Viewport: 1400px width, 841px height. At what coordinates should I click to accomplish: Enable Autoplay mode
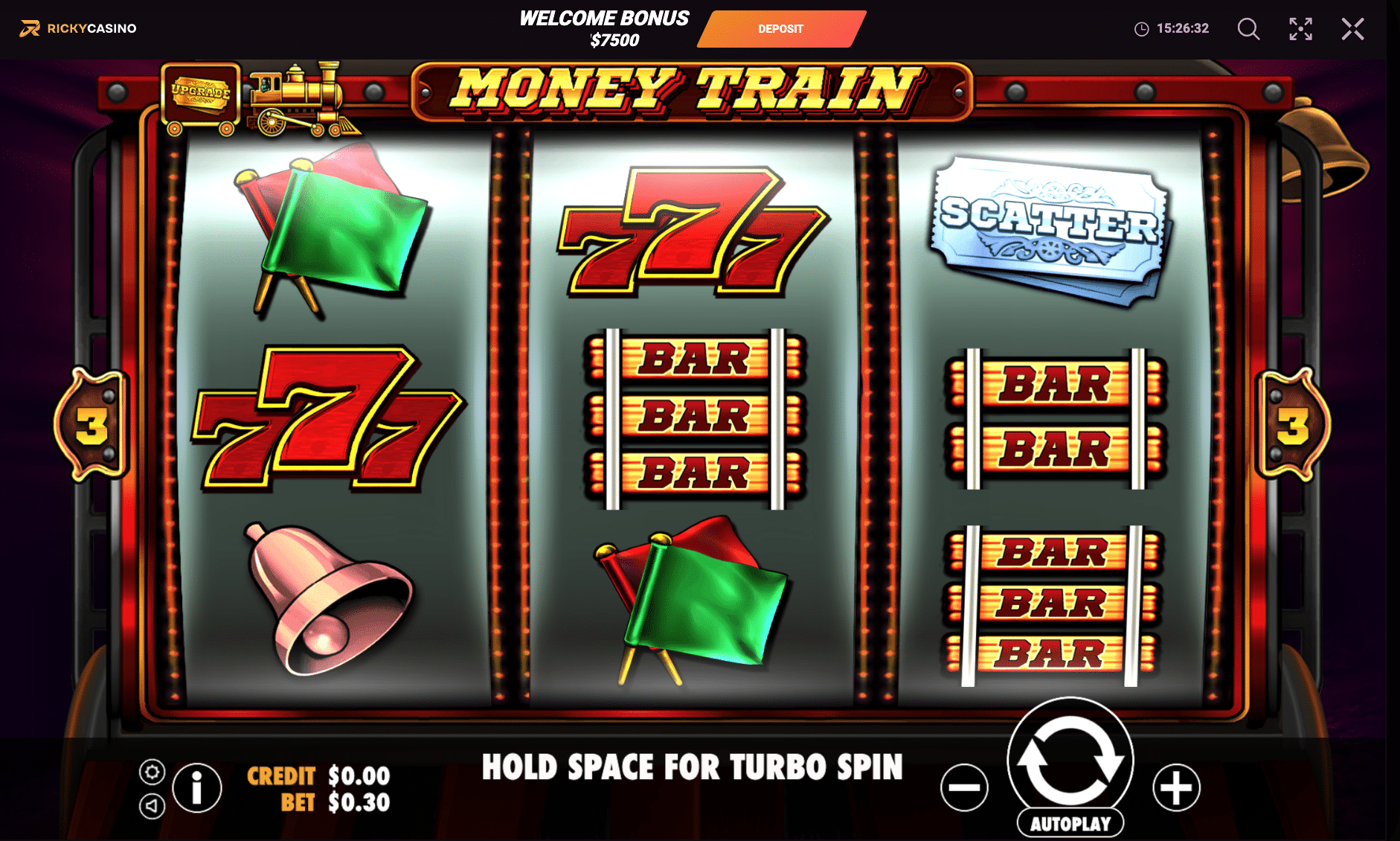[1070, 823]
